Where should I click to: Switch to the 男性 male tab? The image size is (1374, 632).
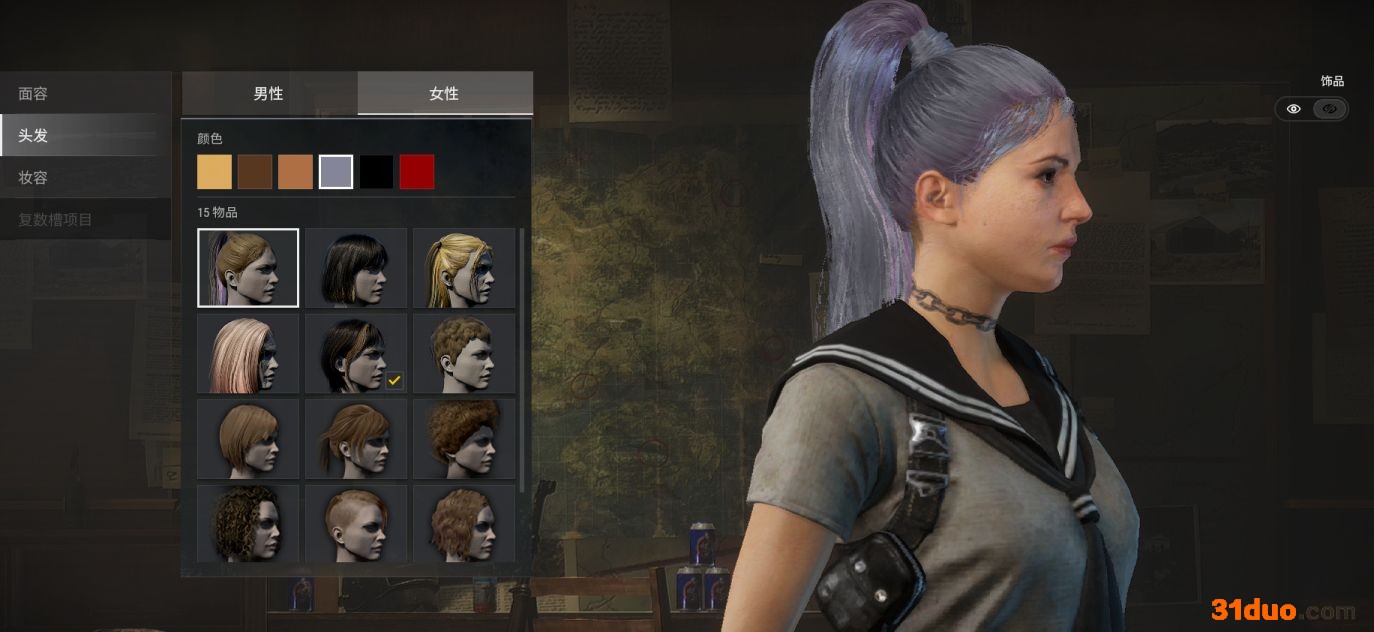269,93
